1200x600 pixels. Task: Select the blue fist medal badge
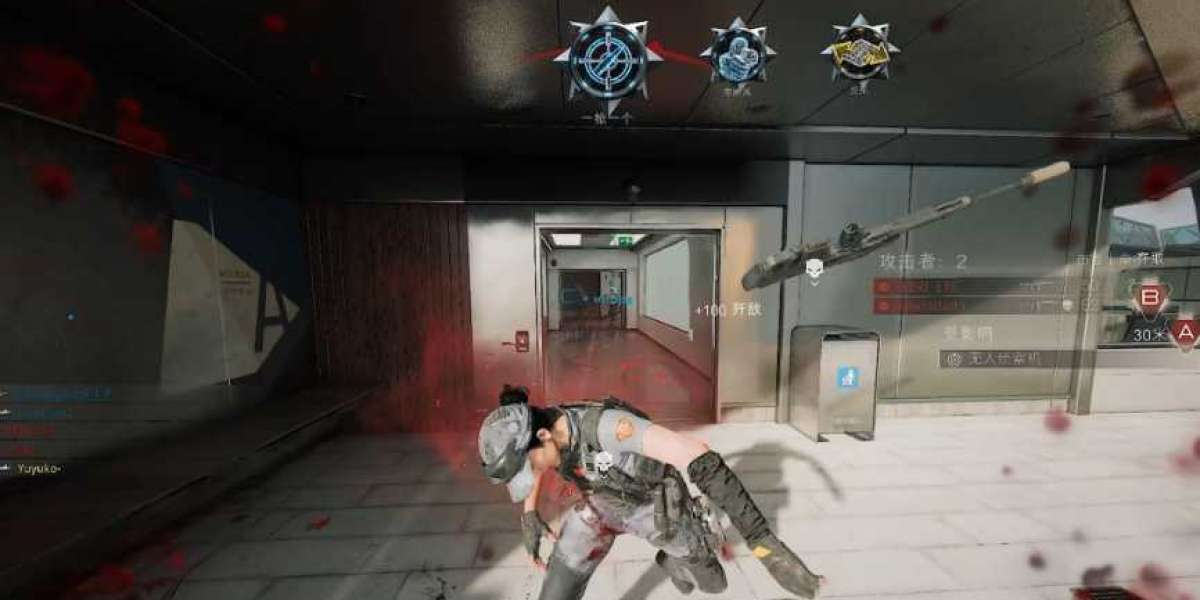(738, 51)
